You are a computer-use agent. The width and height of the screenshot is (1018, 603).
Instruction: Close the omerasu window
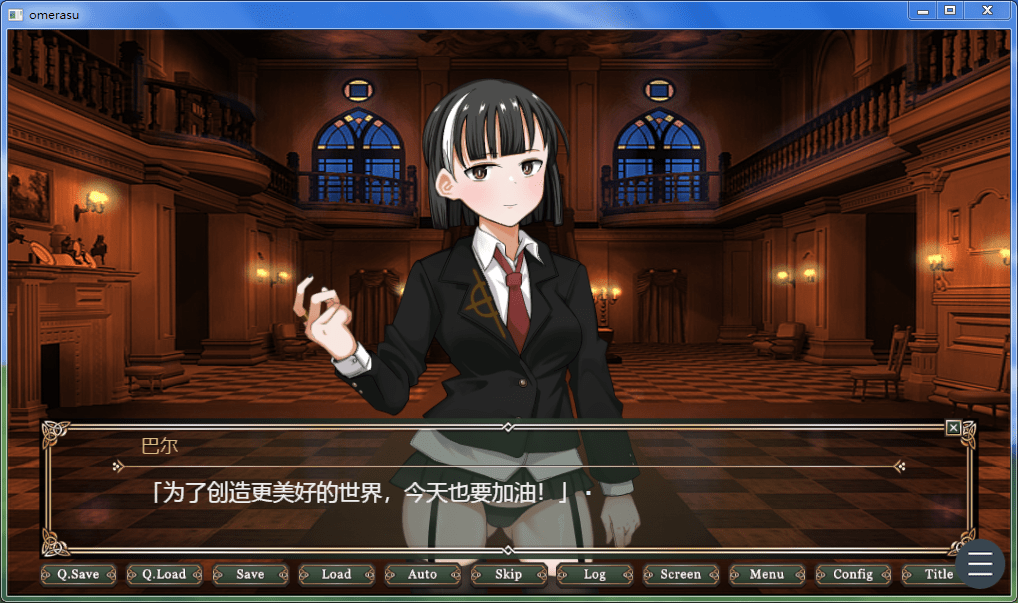tap(987, 10)
